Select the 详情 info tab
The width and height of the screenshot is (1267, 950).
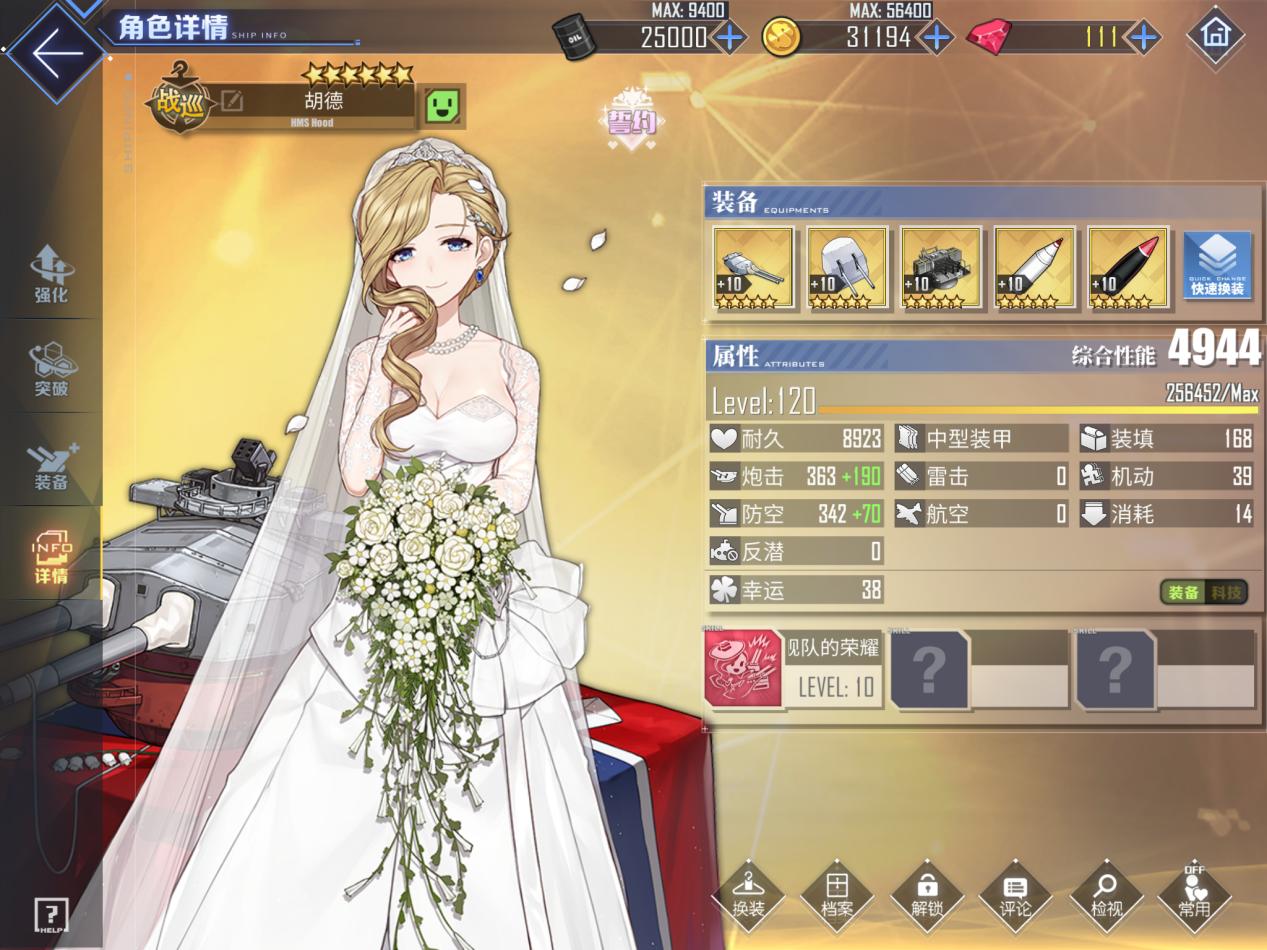point(51,557)
